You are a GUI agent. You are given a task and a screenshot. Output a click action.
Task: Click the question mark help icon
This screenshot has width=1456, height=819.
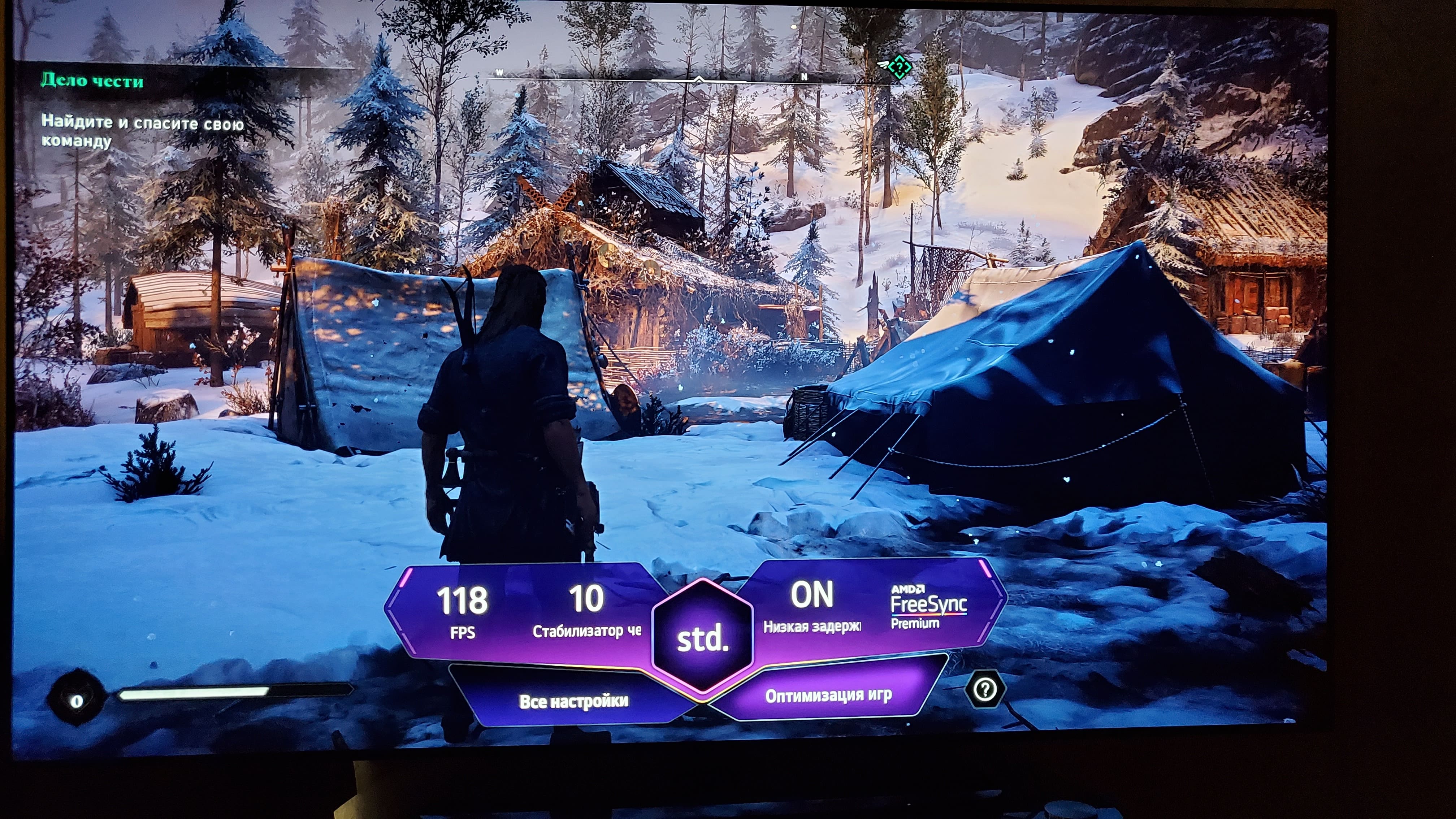click(x=985, y=689)
